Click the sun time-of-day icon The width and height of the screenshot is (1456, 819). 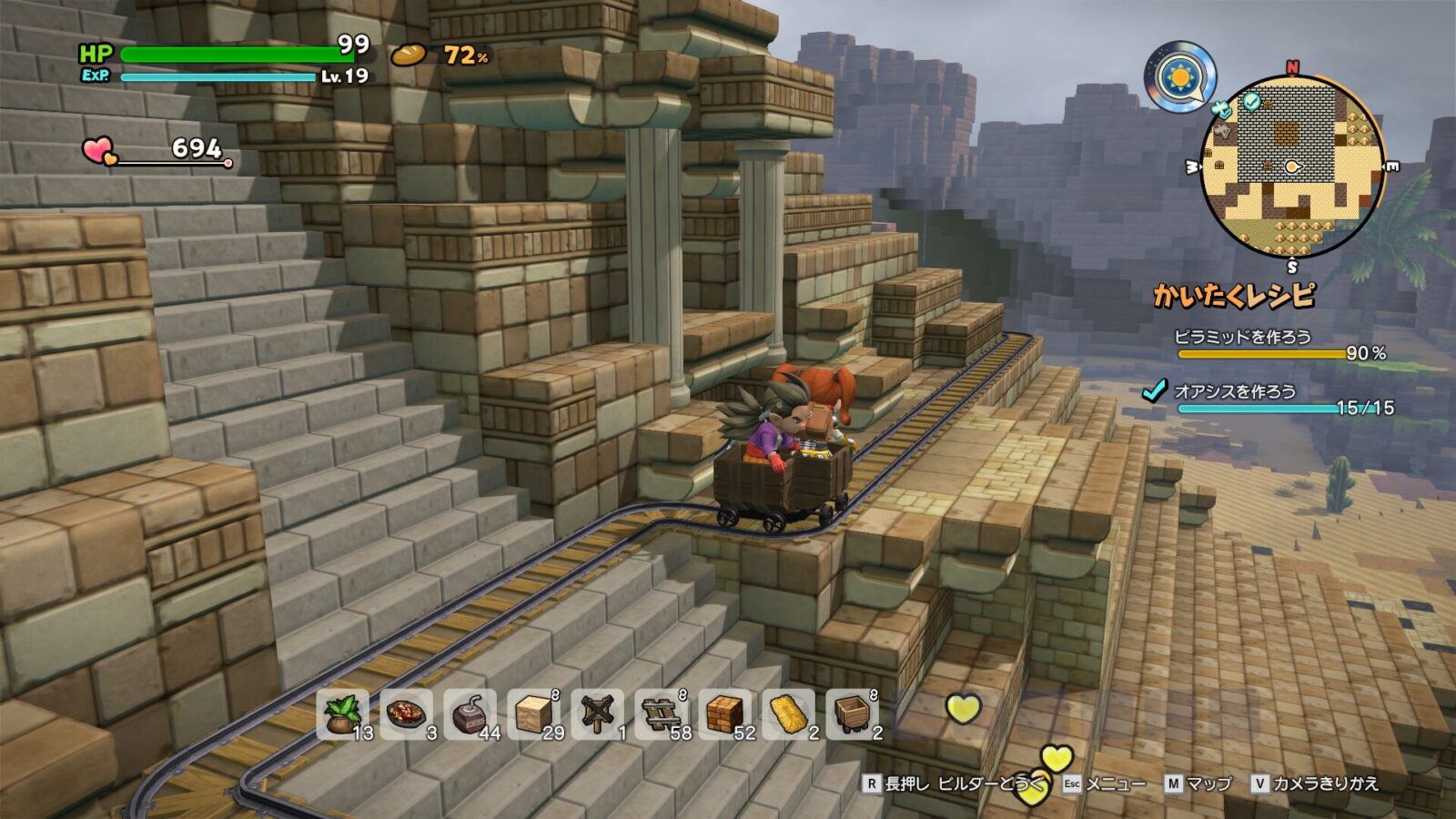point(1180,77)
